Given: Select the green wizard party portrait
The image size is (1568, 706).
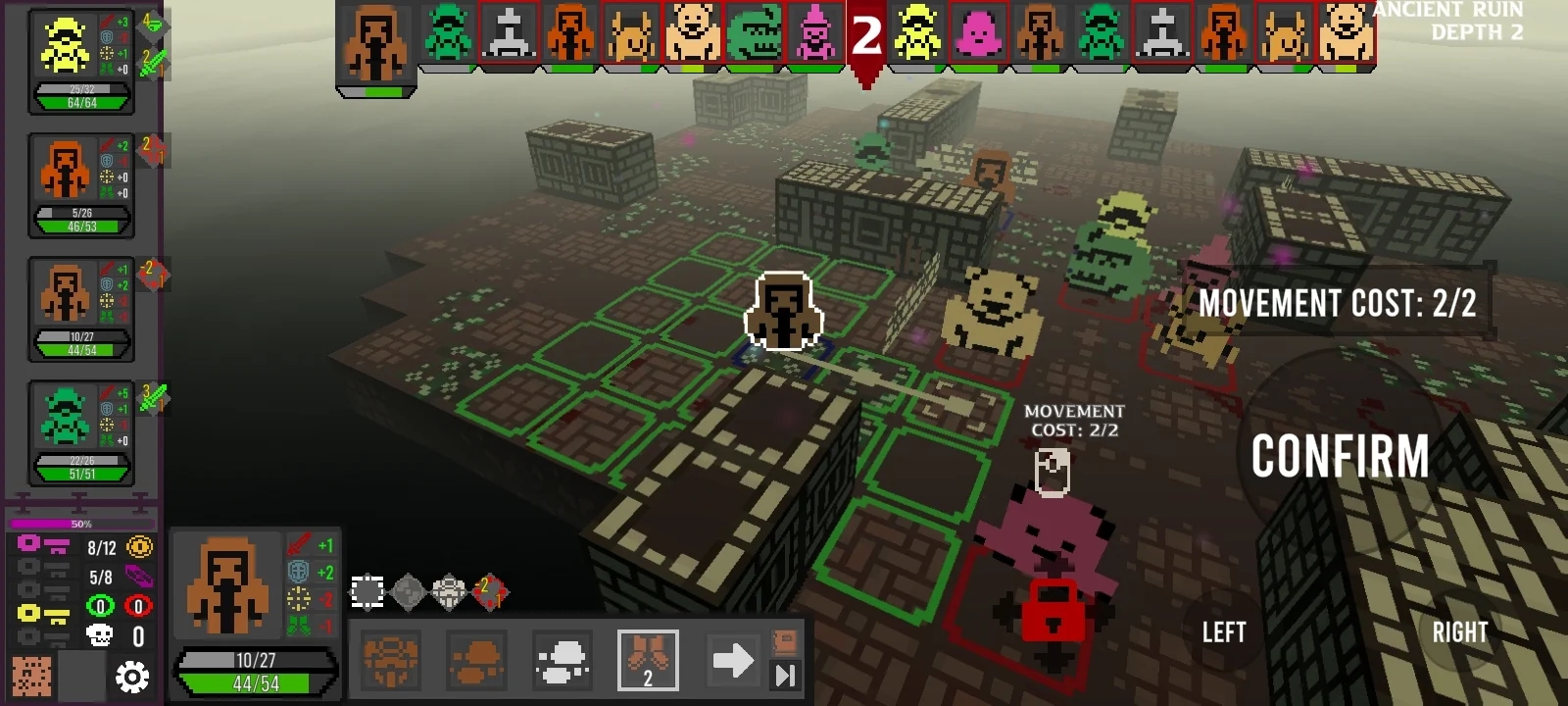Looking at the screenshot, I should [x=65, y=417].
